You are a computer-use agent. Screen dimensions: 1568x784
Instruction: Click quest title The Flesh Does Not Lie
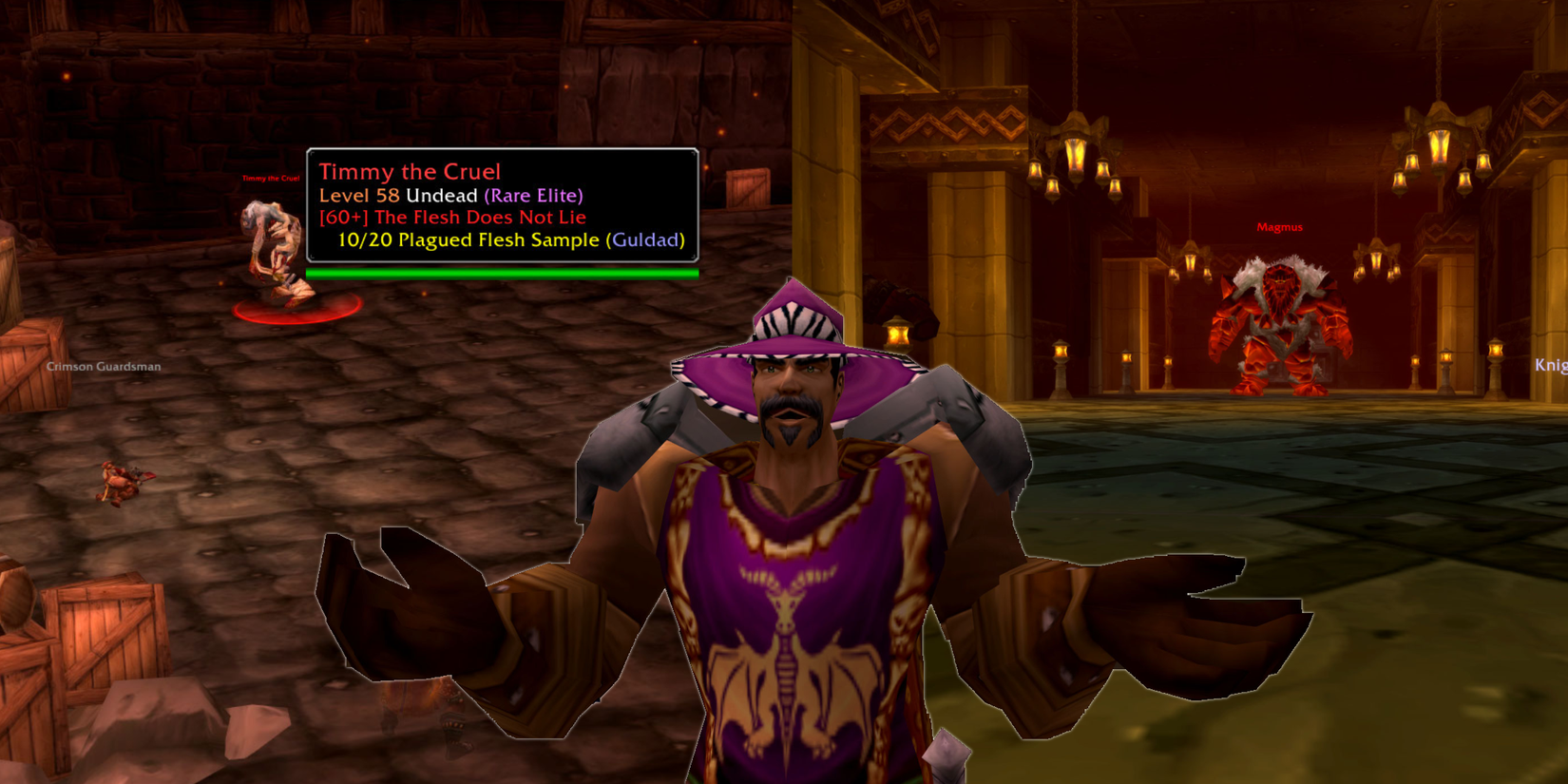click(451, 218)
